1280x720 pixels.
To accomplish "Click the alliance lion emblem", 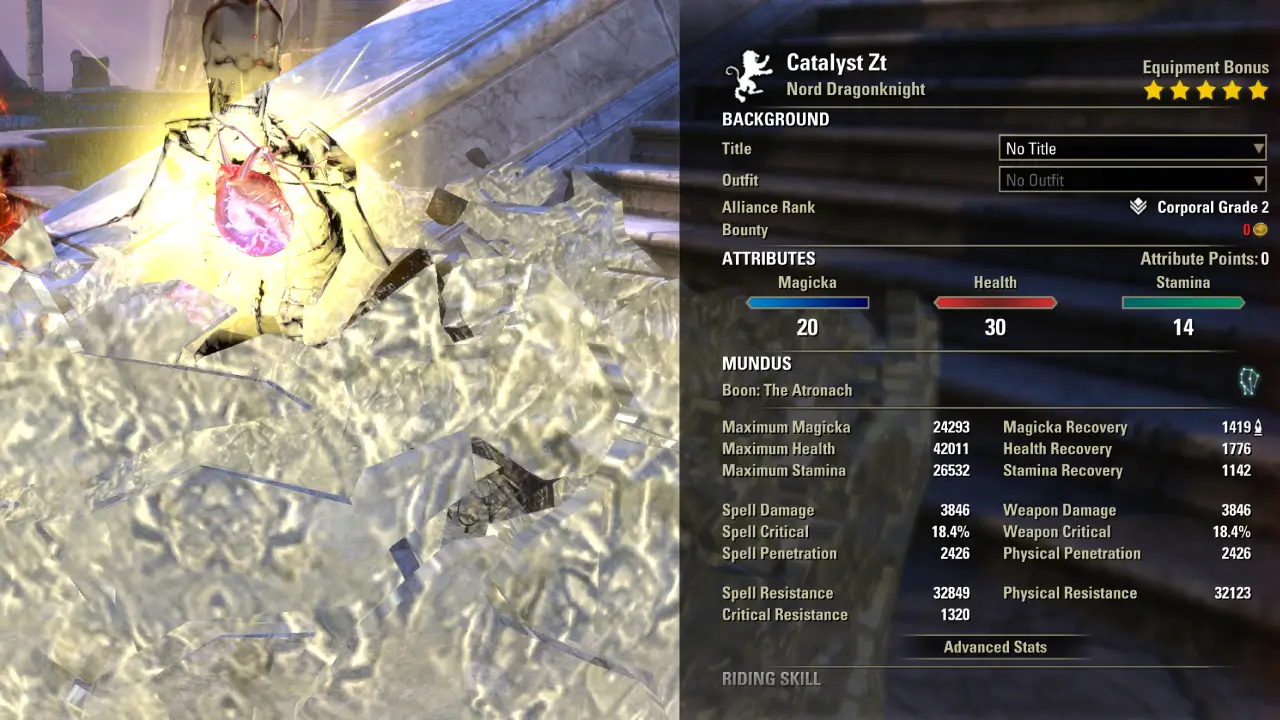I will pos(752,76).
